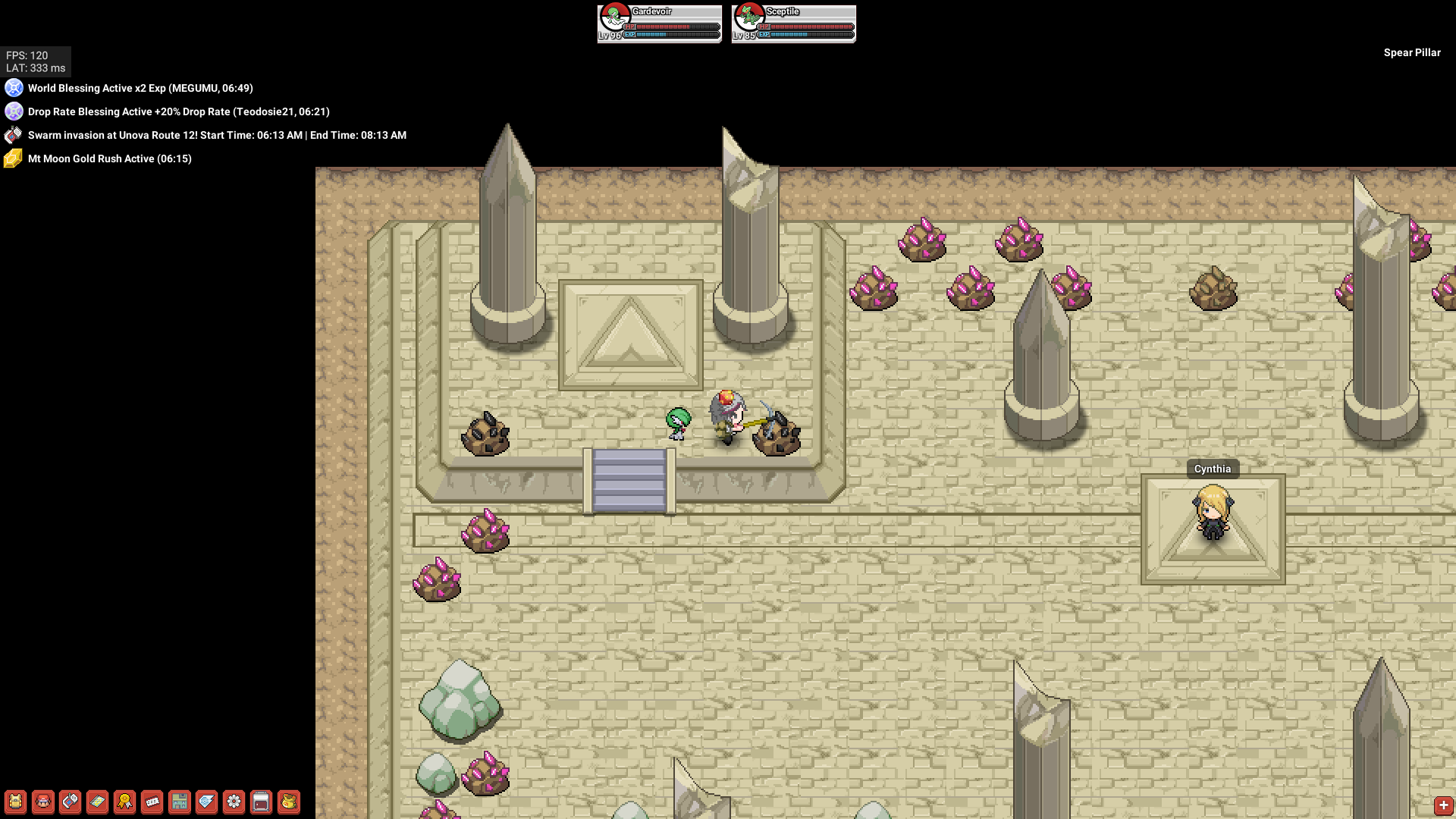
Task: Select Gardevoir in the party bar
Action: [659, 24]
